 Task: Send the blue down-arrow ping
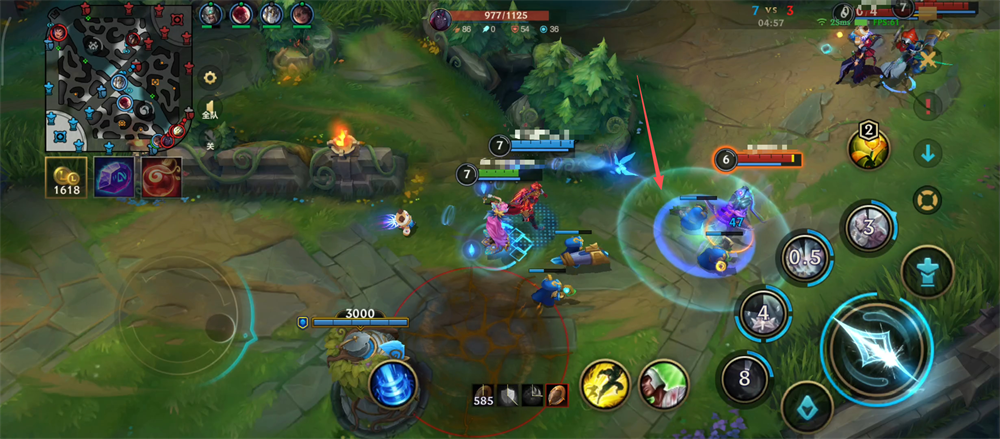[927, 153]
